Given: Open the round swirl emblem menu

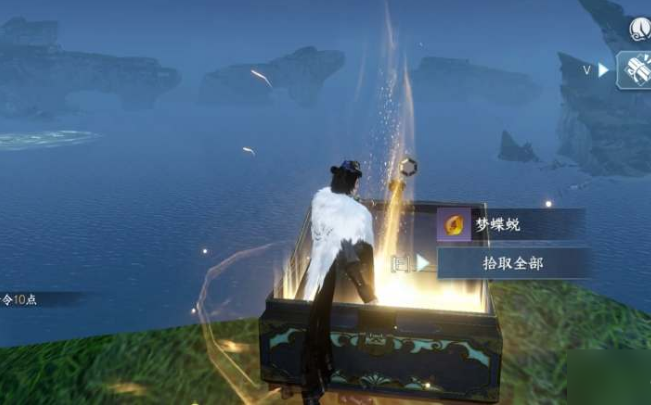Looking at the screenshot, I should point(640,29).
